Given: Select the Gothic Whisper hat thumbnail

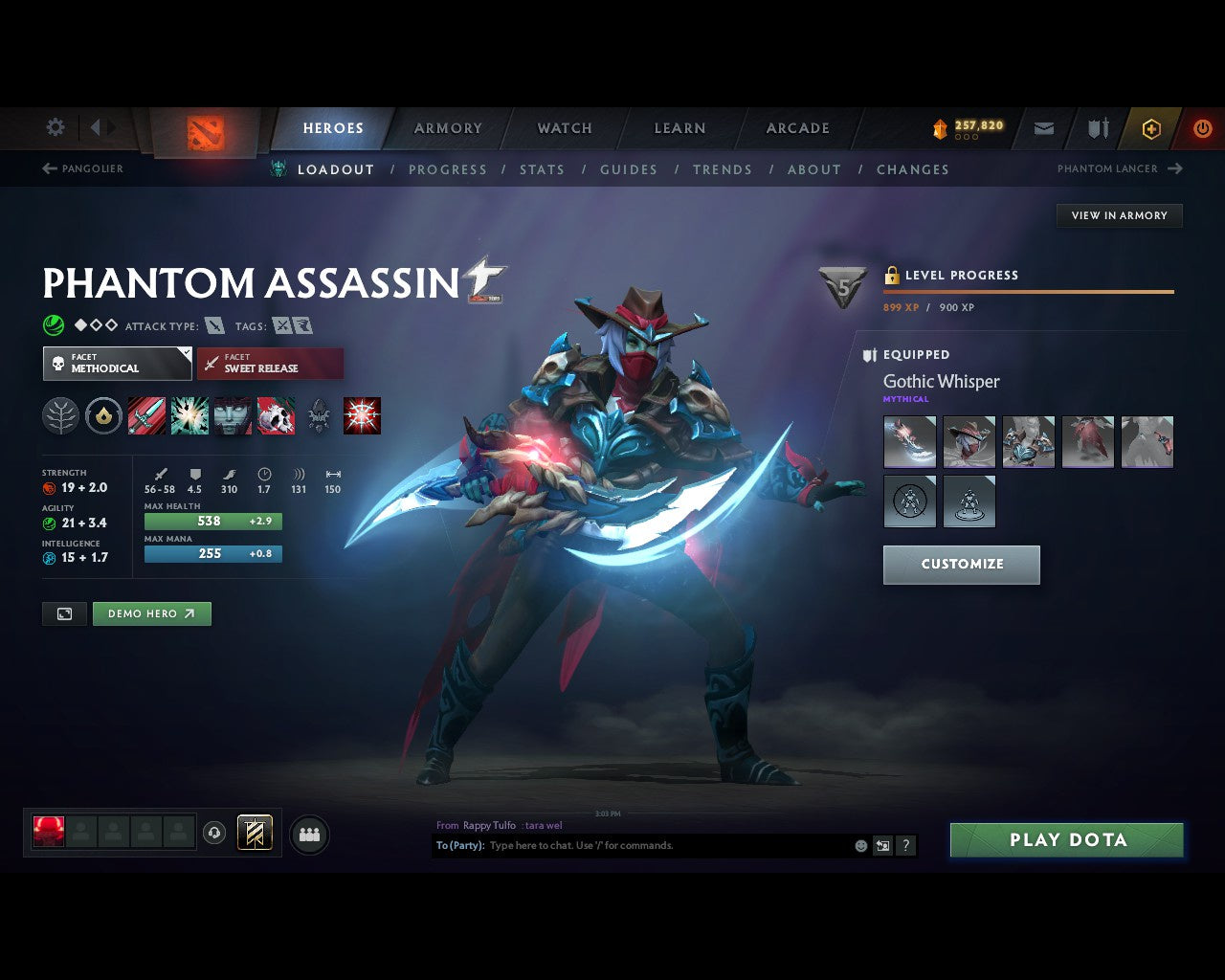Looking at the screenshot, I should click(969, 441).
